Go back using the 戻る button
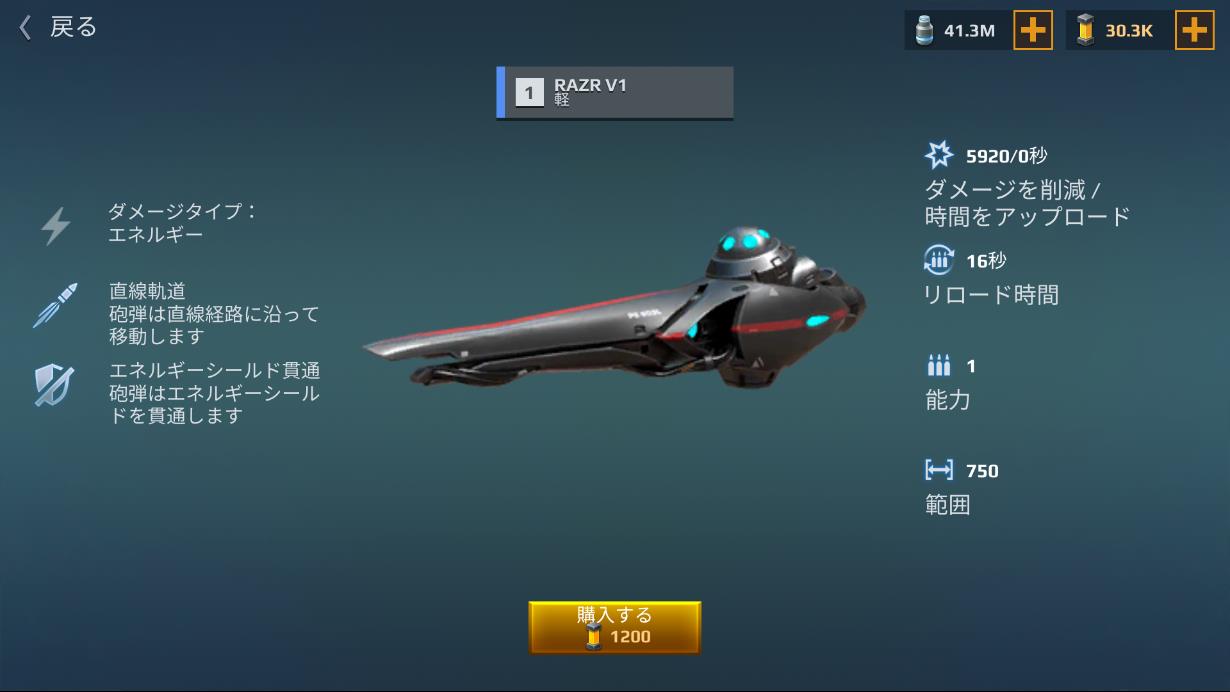This screenshot has height=692, width=1230. (58, 28)
